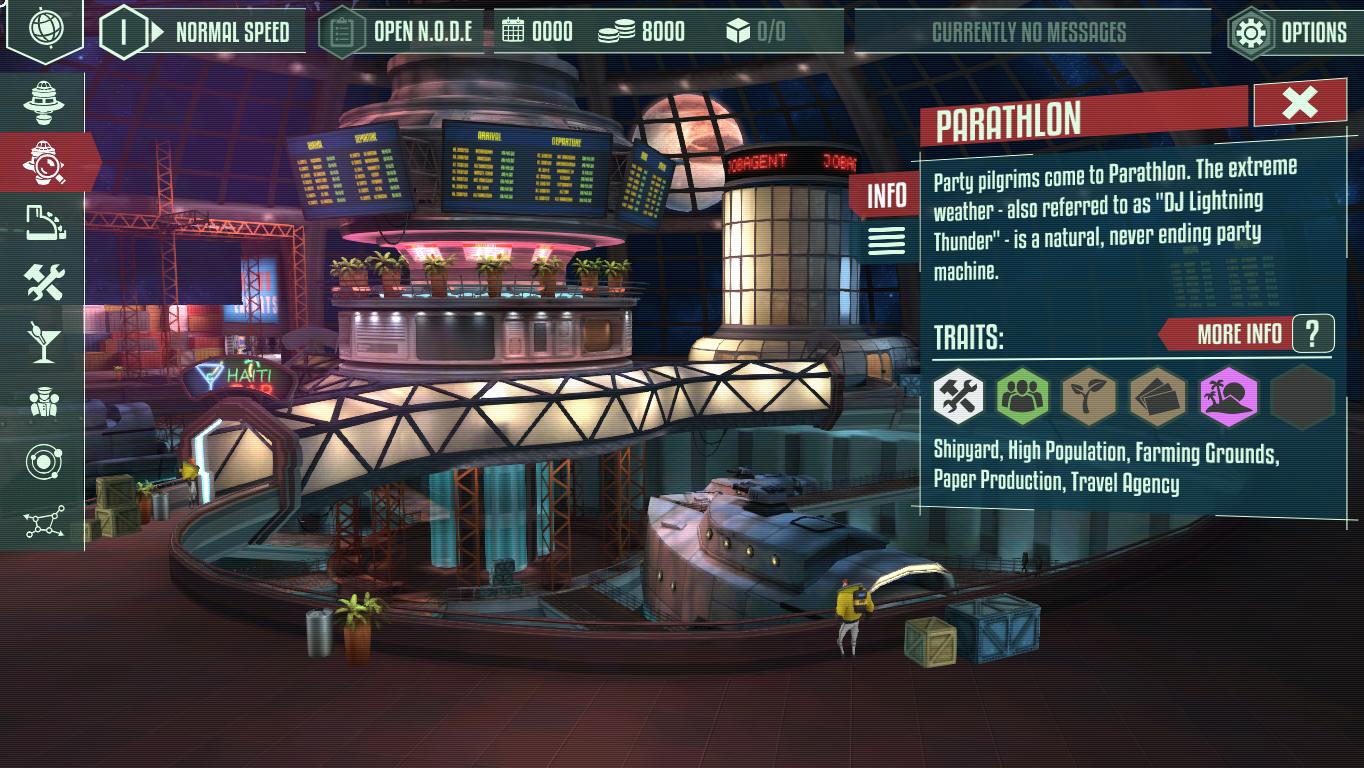Select the Shipyard trait icon

[x=959, y=396]
